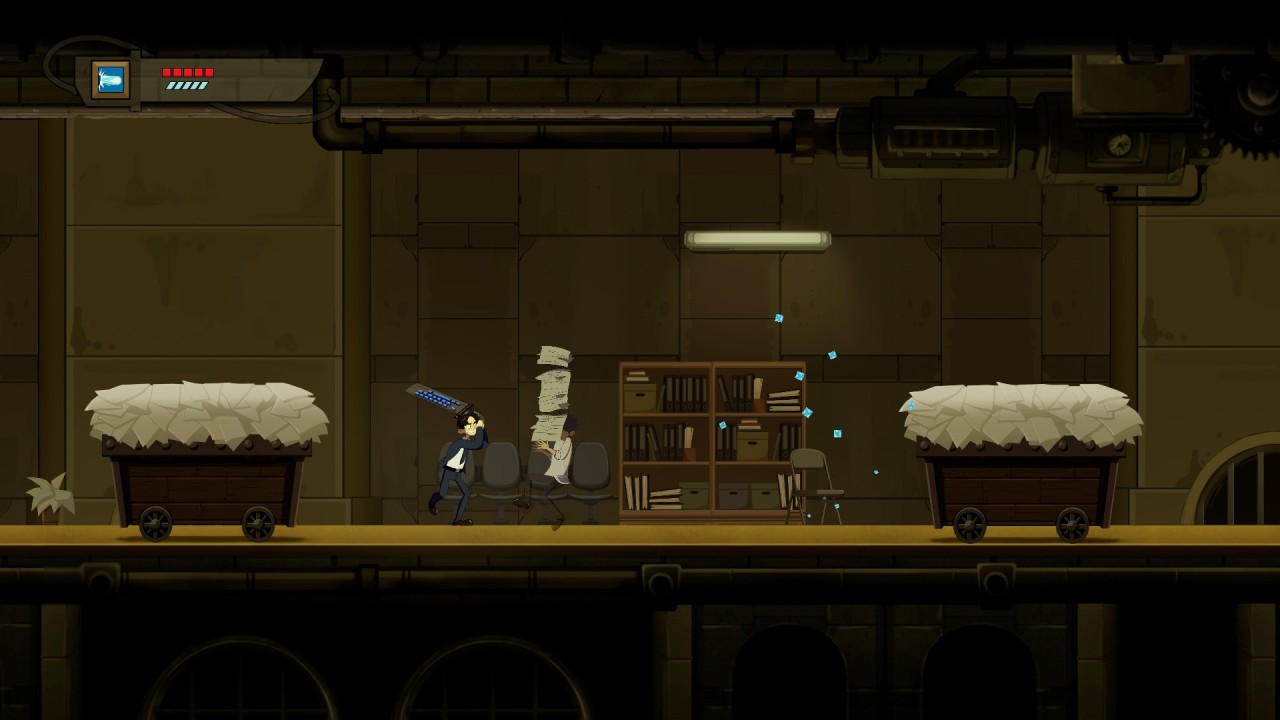The height and width of the screenshot is (720, 1280).
Task: Select the blue weapon icon in the HUD
Action: 111,80
